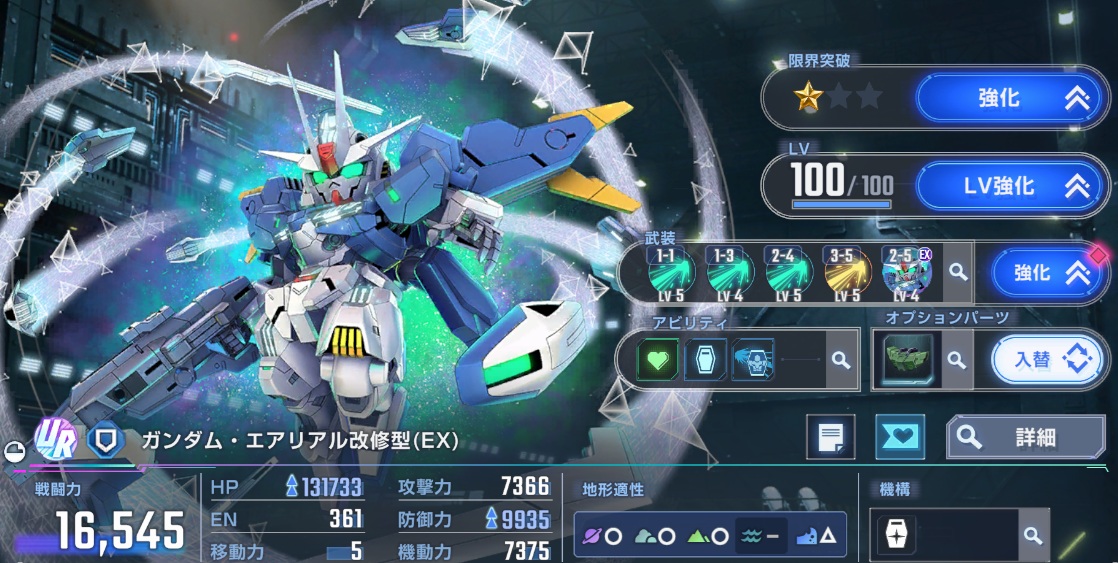
Task: Open the weapon 強化 upgrade button
Action: pos(1046,272)
